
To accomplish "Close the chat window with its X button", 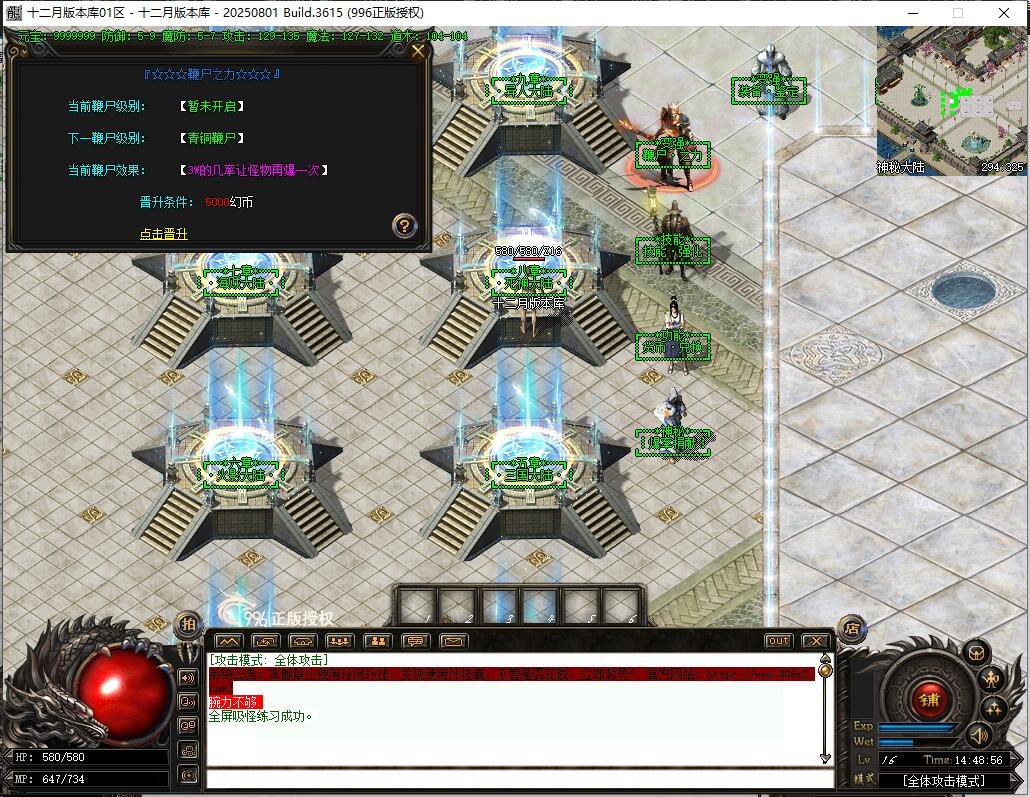I will pyautogui.click(x=815, y=641).
